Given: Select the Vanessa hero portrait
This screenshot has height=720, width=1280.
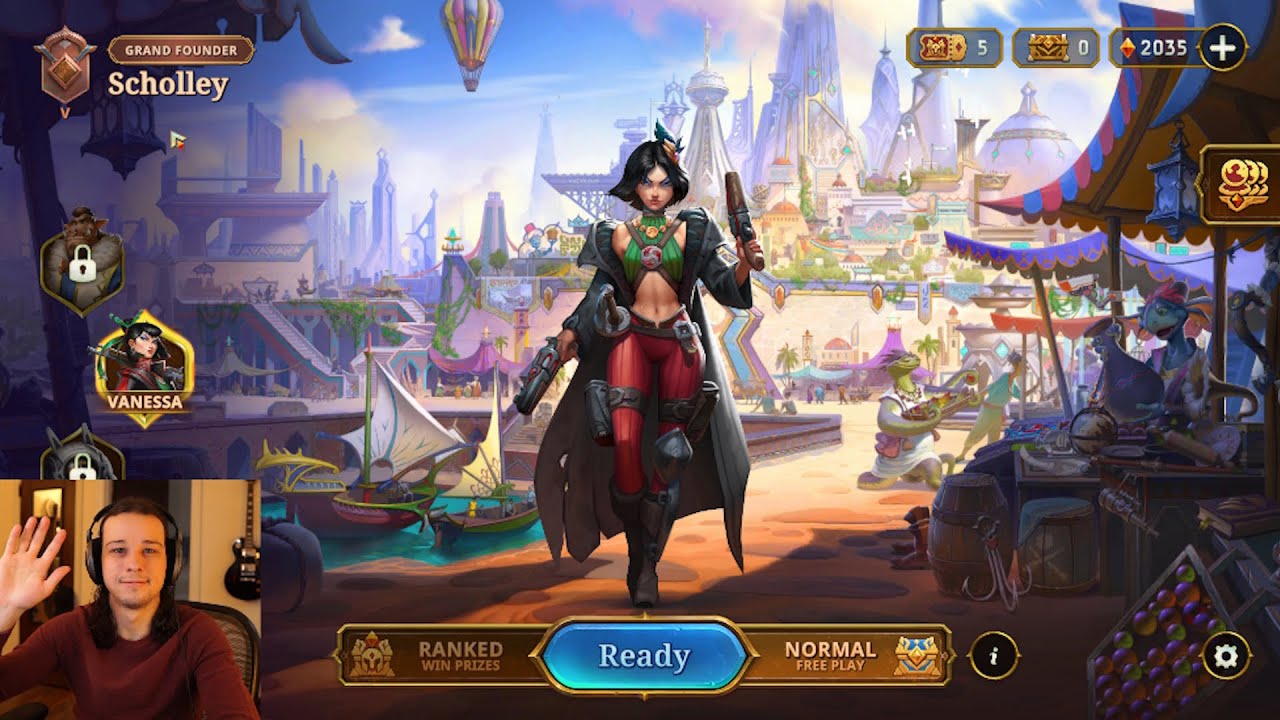Looking at the screenshot, I should [x=145, y=367].
